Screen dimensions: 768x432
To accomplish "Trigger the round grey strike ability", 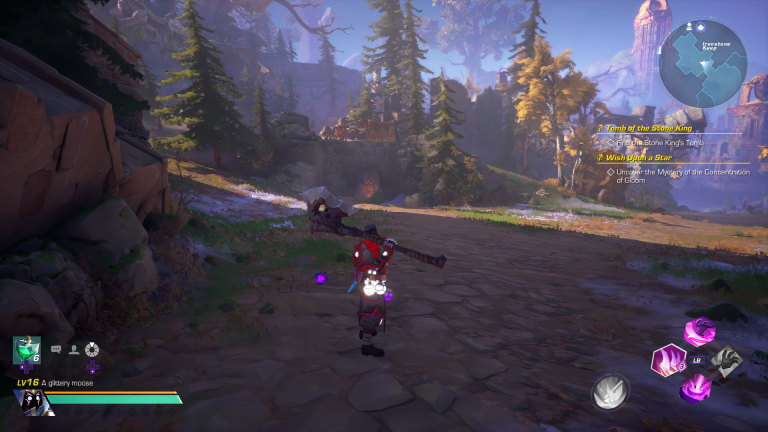I will [611, 392].
